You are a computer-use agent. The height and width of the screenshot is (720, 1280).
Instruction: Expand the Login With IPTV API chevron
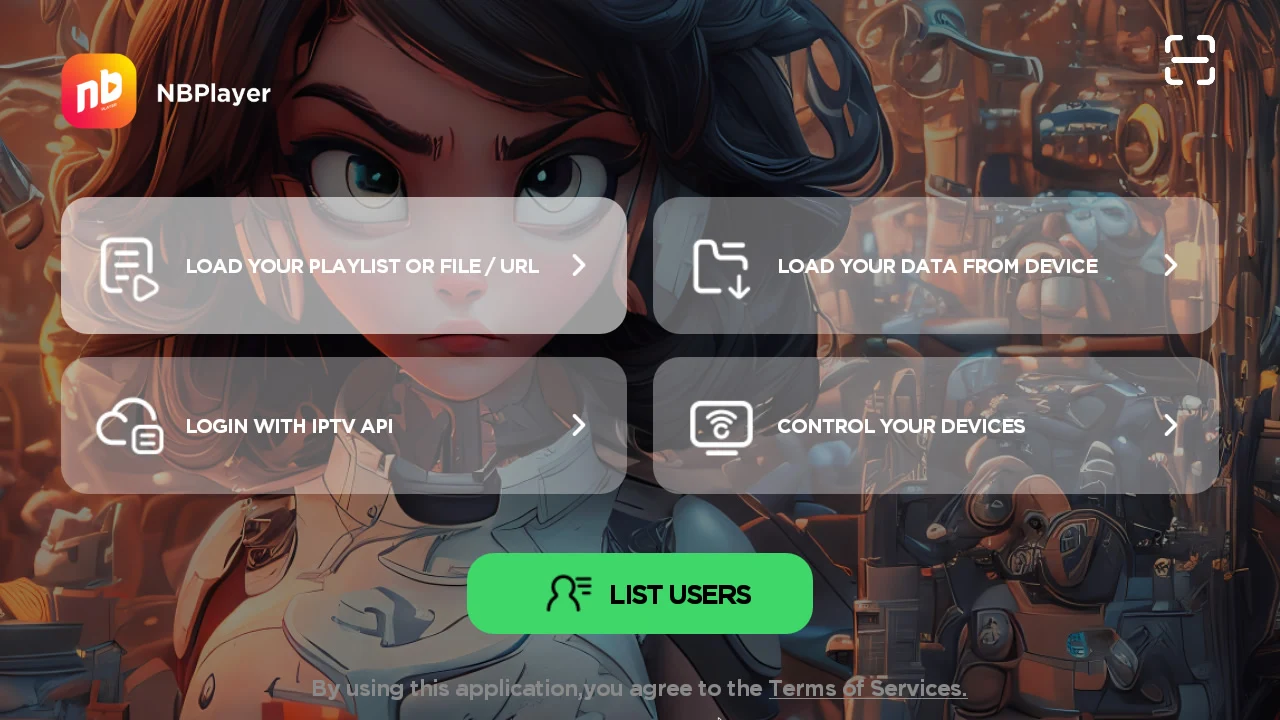(578, 425)
